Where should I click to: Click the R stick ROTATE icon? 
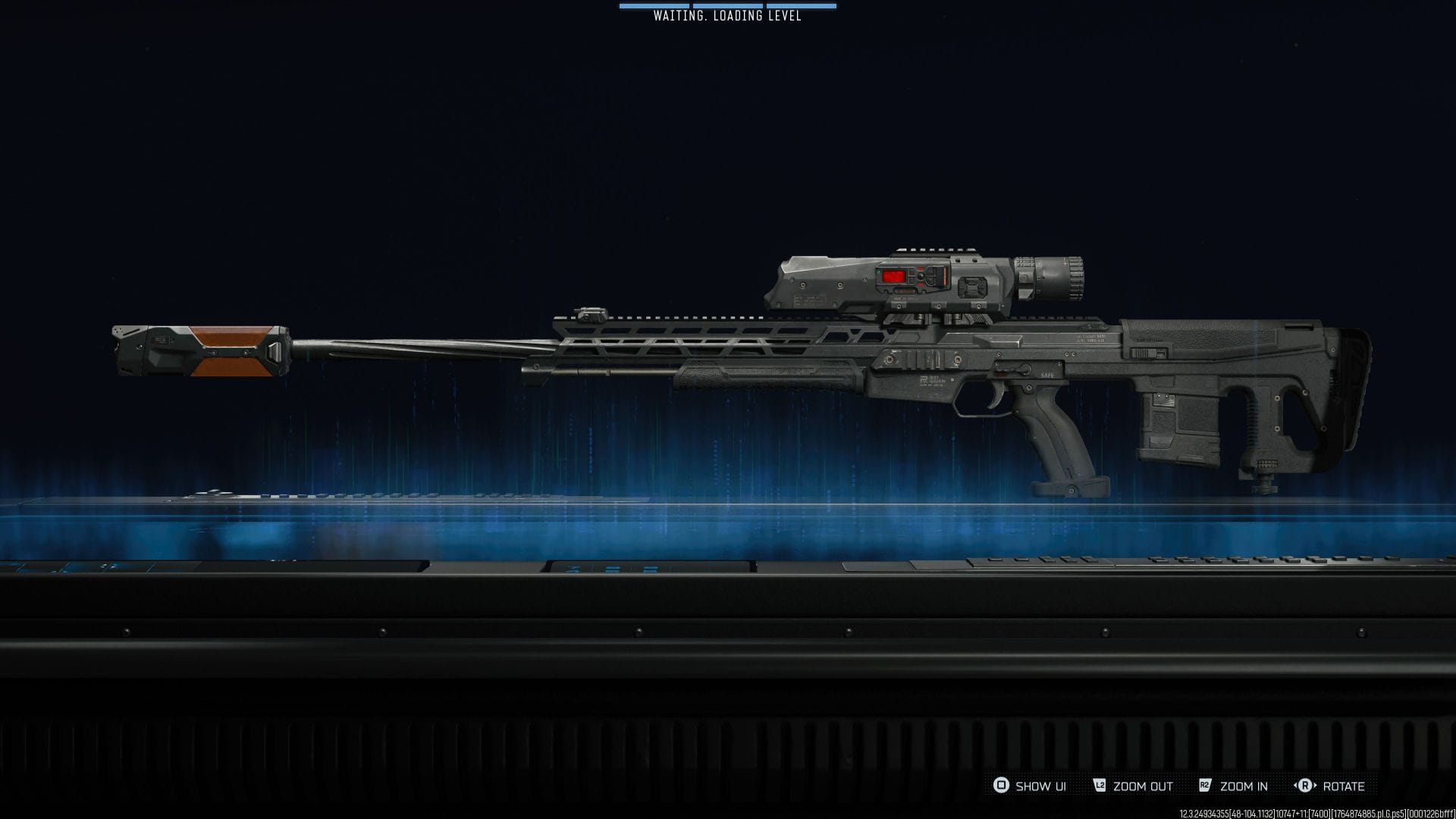1306,786
